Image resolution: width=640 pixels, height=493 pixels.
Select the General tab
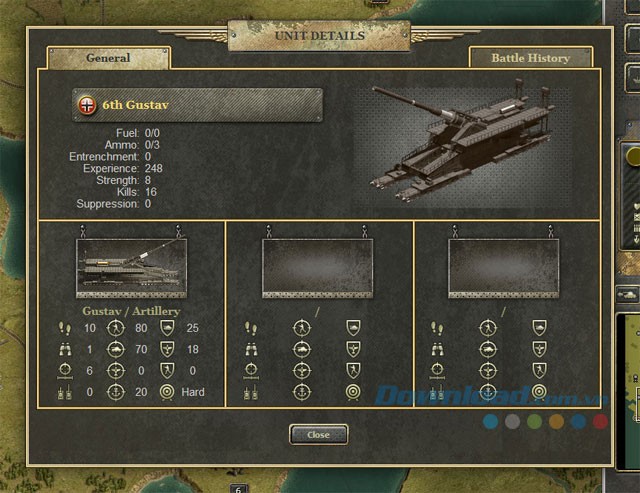coord(108,58)
